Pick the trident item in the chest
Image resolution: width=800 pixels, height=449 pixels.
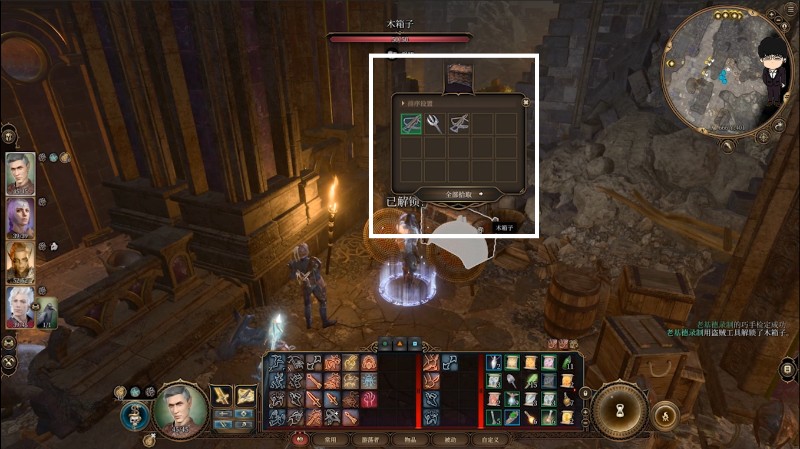pos(435,124)
